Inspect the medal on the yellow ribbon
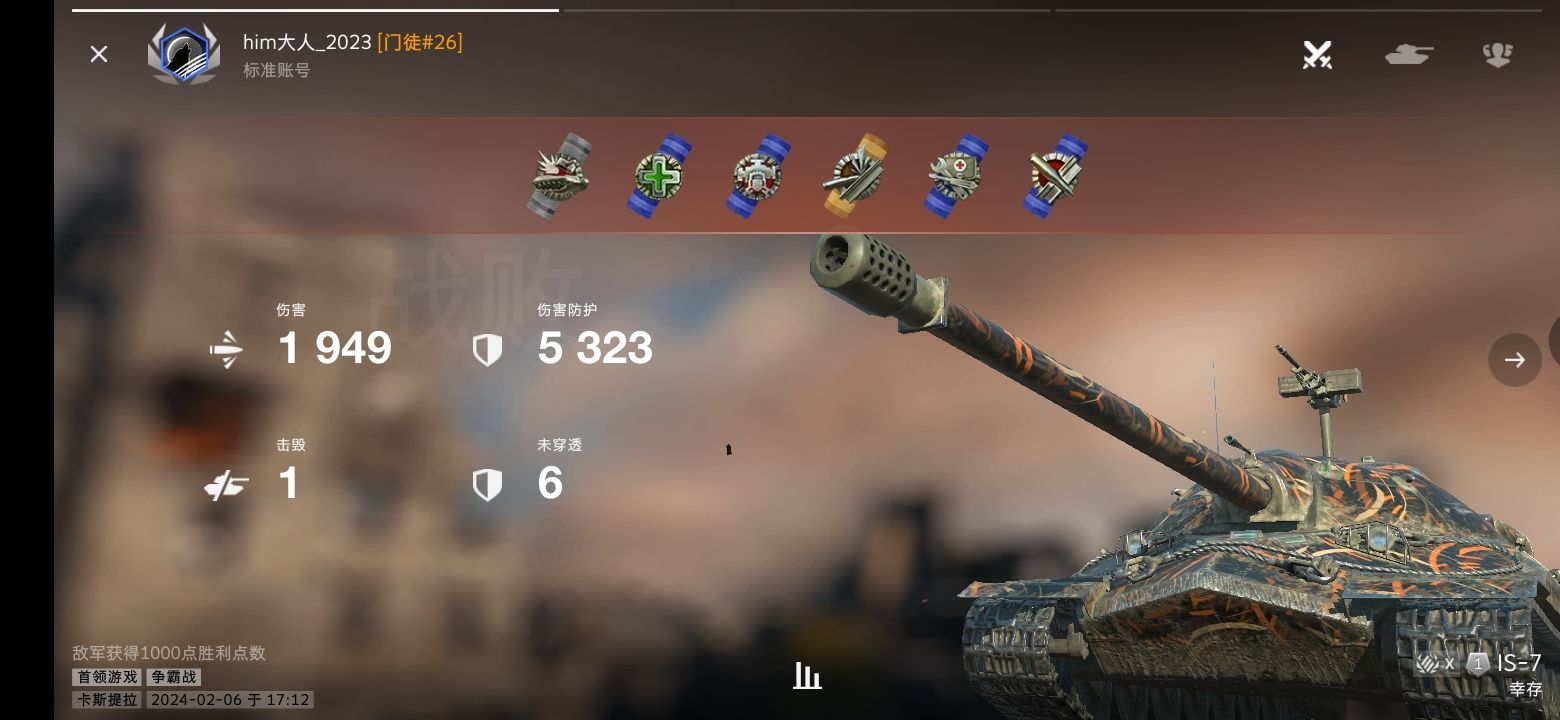 [x=856, y=176]
